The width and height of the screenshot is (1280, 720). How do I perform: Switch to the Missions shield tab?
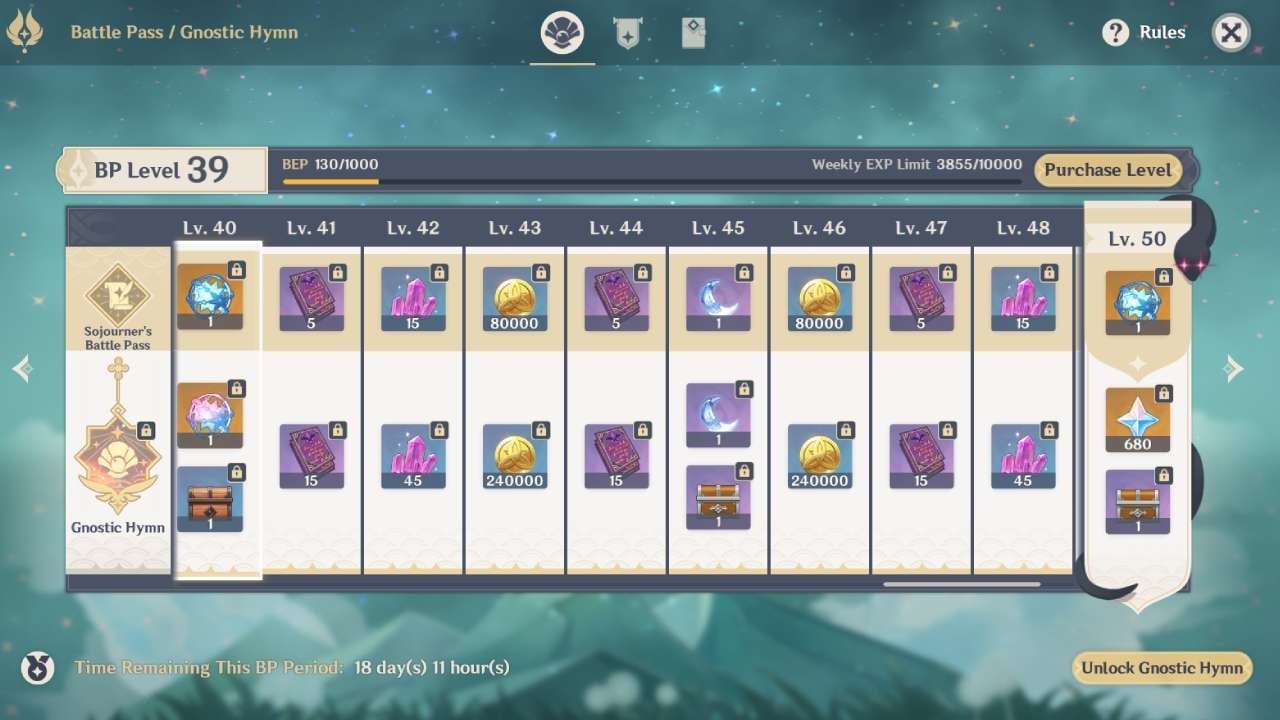[x=628, y=31]
